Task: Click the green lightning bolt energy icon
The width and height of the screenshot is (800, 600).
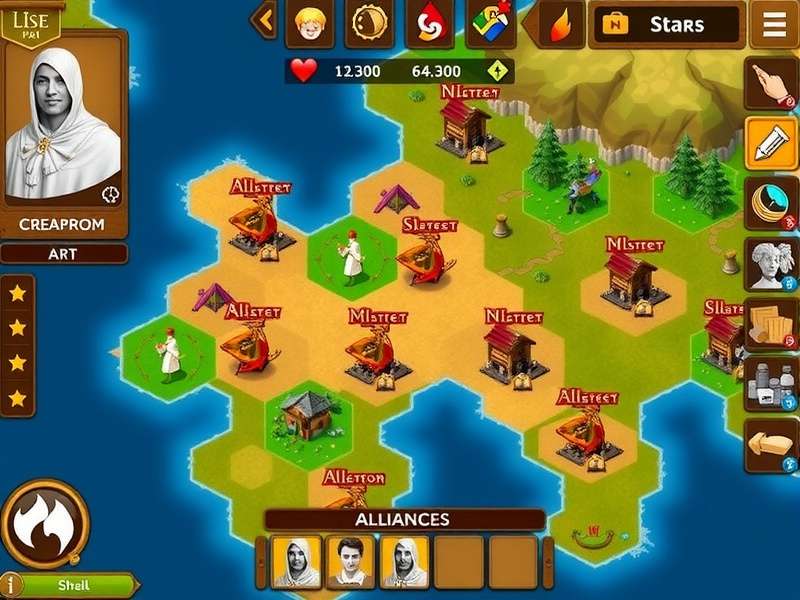Action: point(497,71)
